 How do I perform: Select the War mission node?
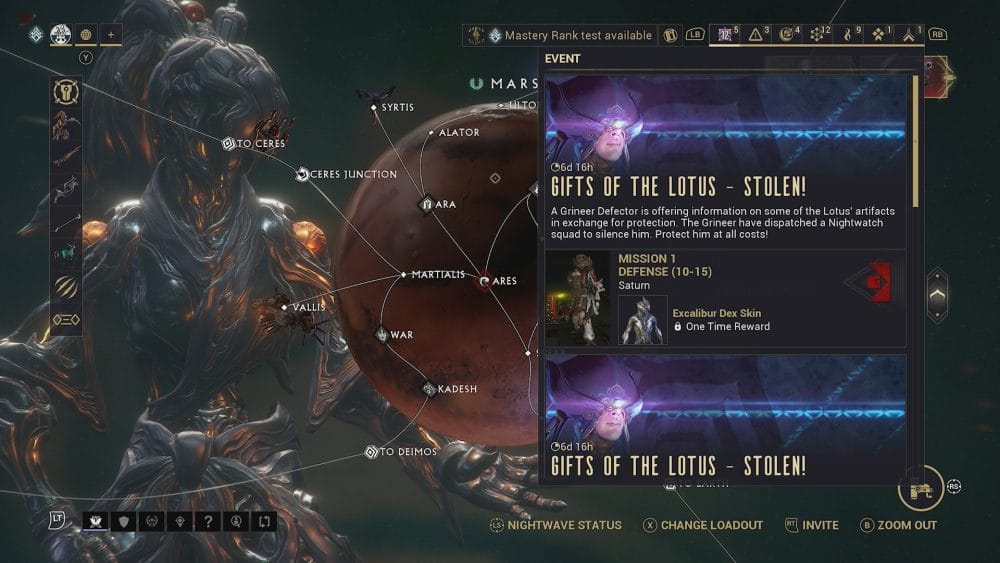click(x=381, y=334)
